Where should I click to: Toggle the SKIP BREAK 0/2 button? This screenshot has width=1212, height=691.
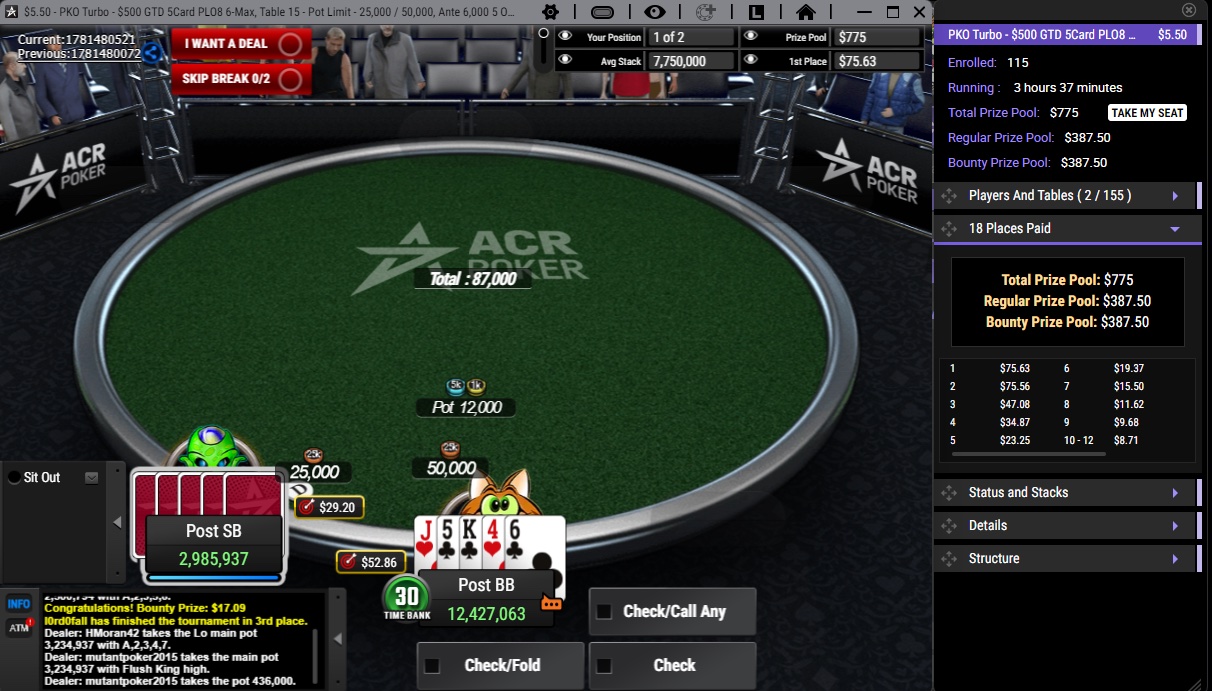[x=240, y=78]
